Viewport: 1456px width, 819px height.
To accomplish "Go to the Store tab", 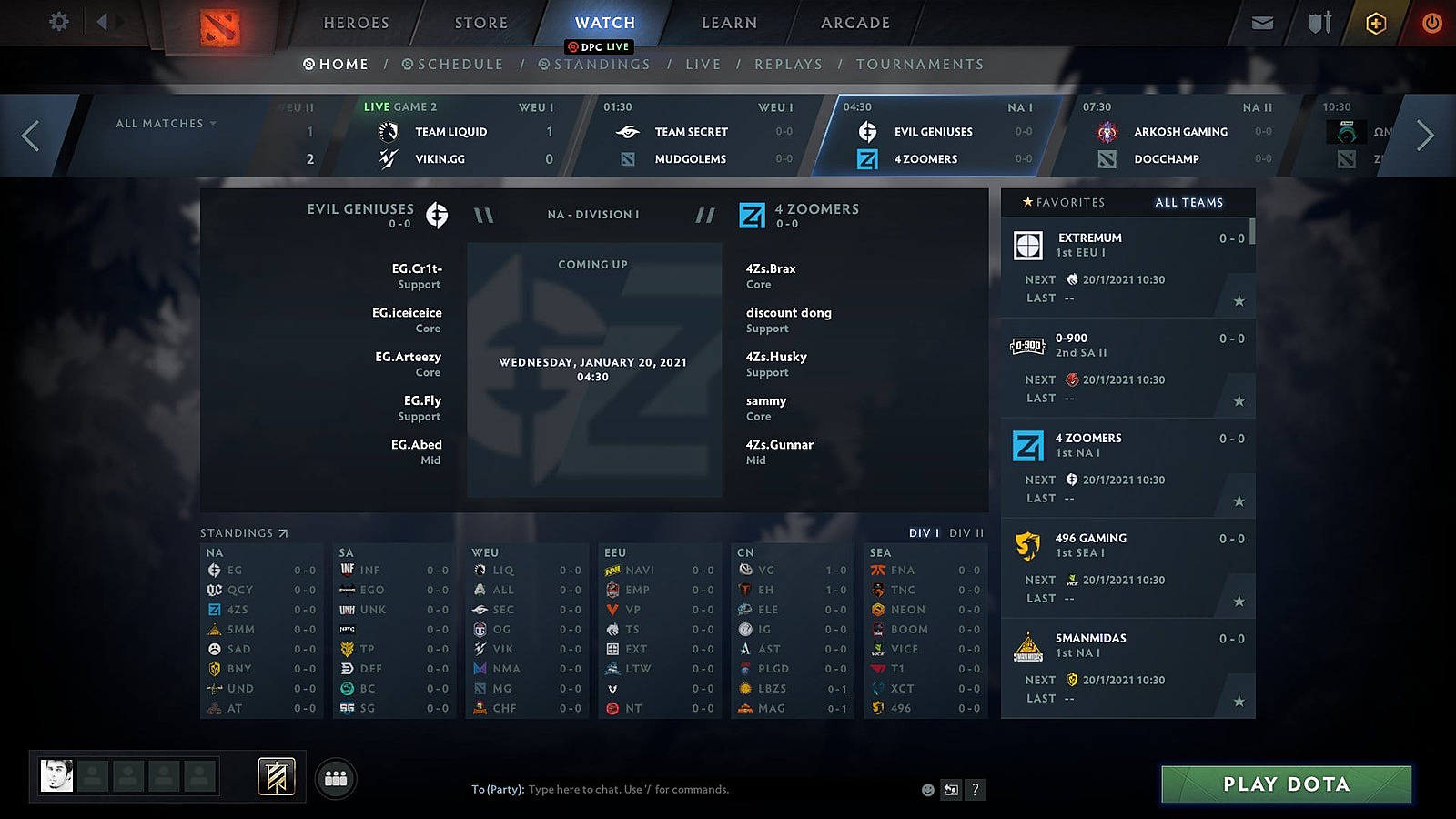I will 480,23.
